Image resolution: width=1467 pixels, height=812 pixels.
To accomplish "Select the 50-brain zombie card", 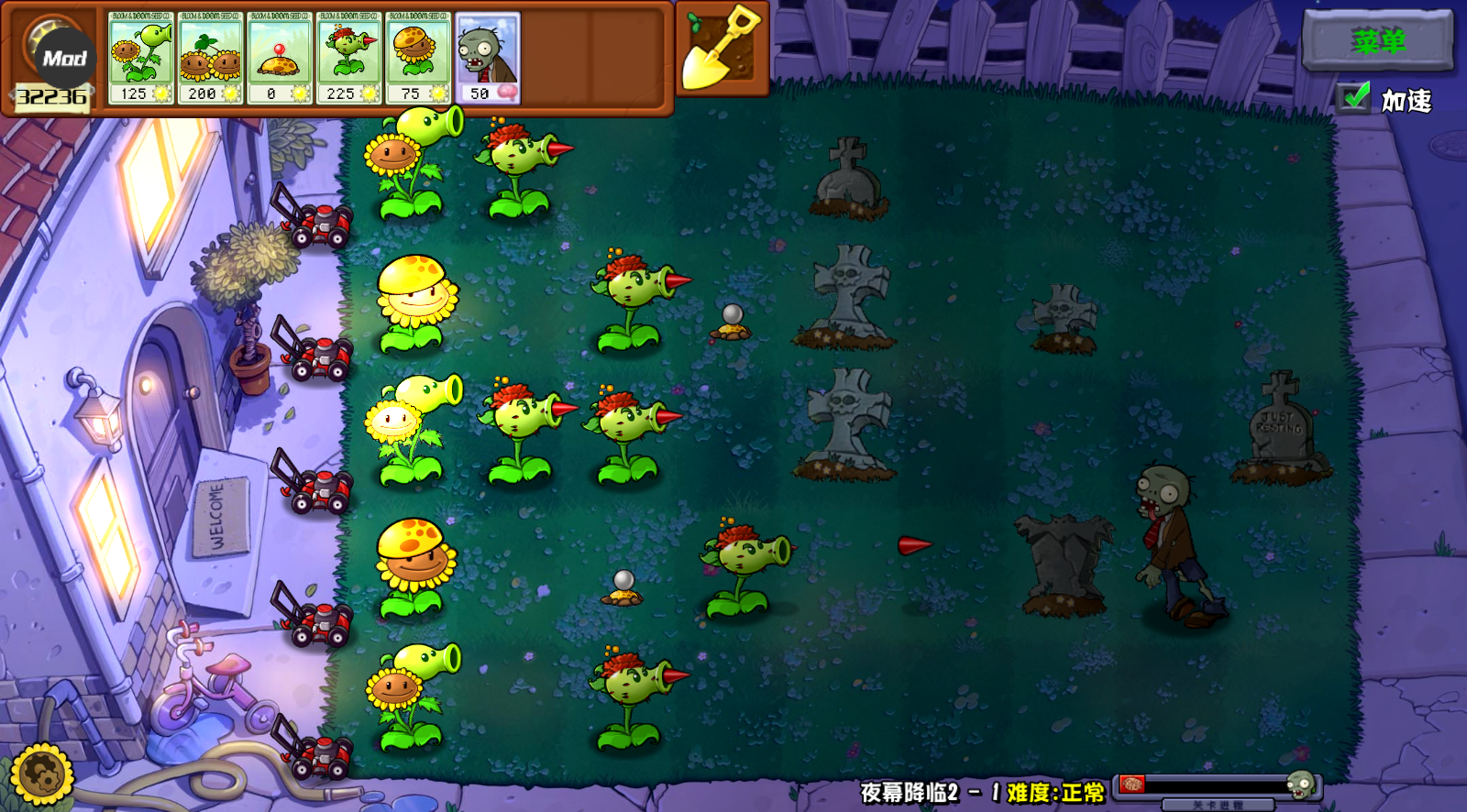I will pos(487,57).
